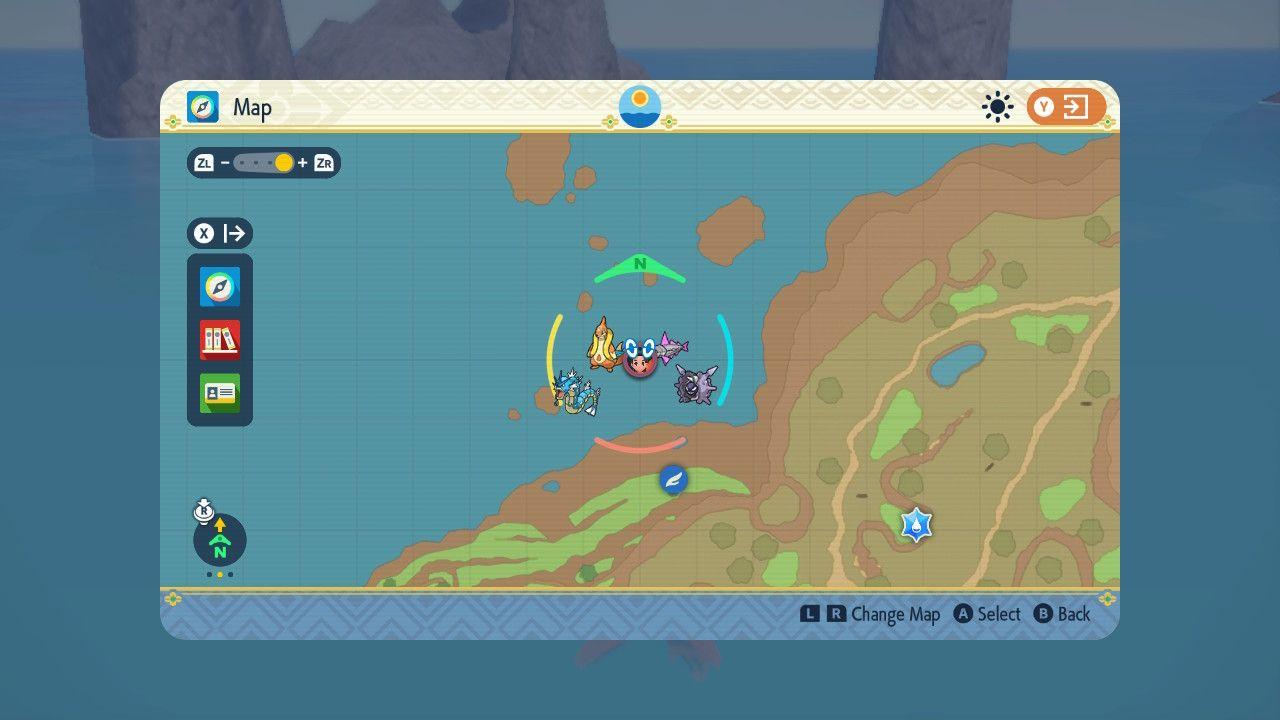
Task: Open the green Profile card icon
Action: point(219,393)
